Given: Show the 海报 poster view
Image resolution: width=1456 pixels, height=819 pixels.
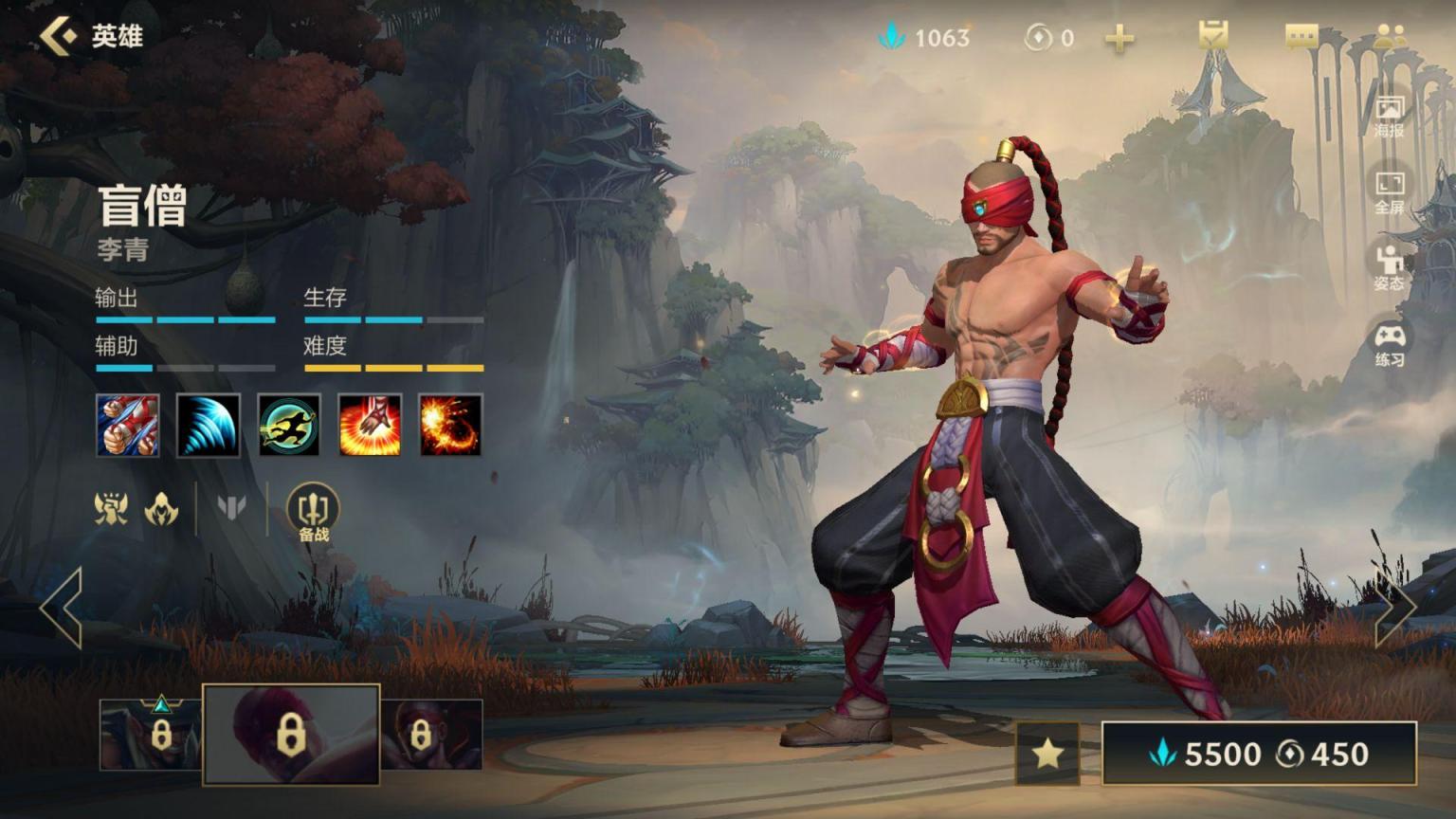Looking at the screenshot, I should [x=1389, y=116].
